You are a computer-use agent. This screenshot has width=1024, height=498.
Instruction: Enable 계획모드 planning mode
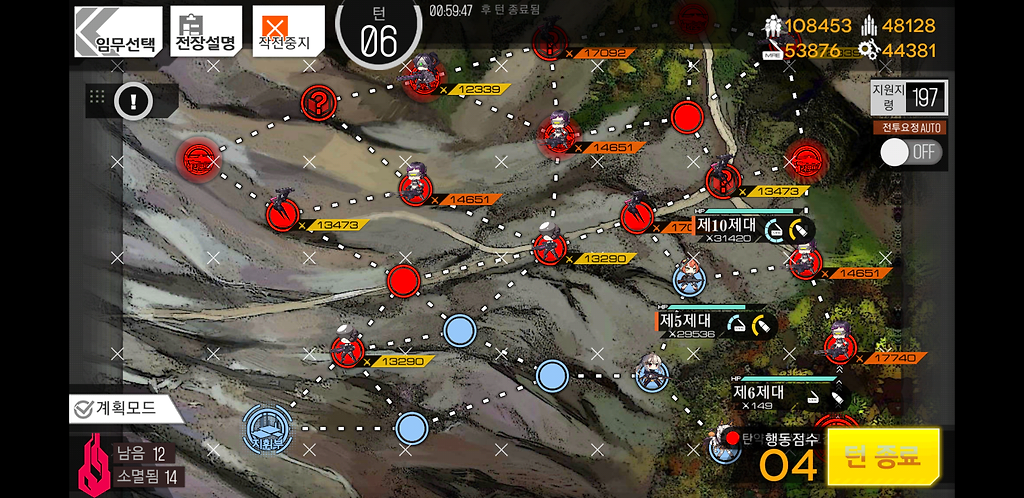[126, 408]
